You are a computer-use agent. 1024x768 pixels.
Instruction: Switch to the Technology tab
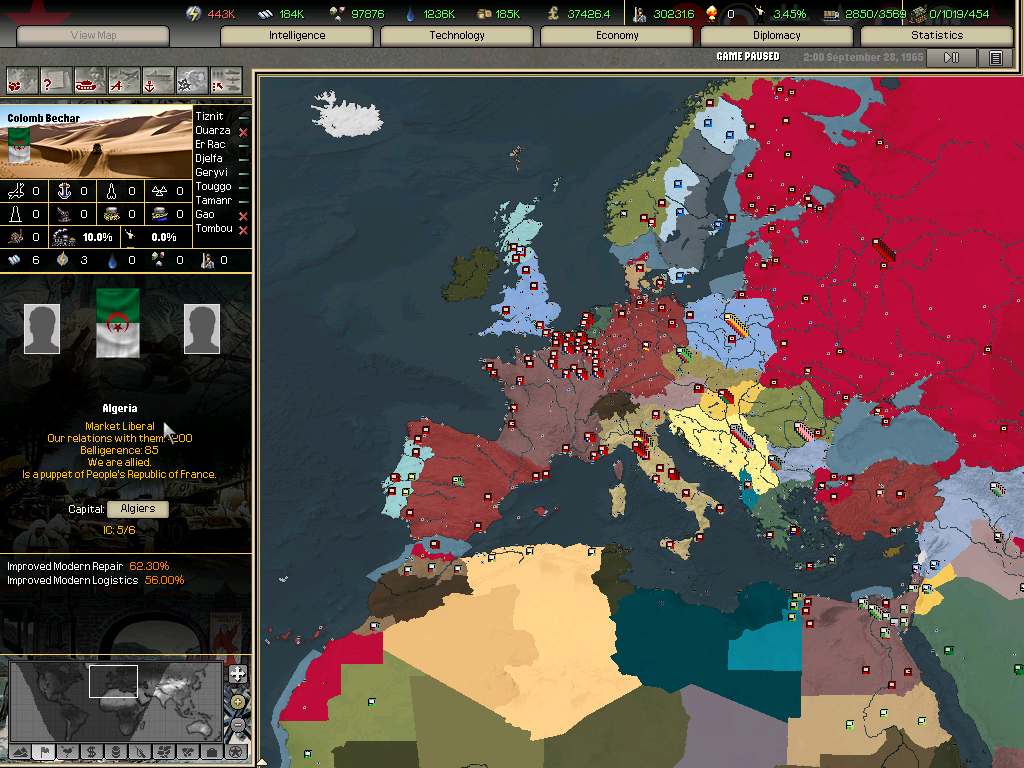pos(457,36)
